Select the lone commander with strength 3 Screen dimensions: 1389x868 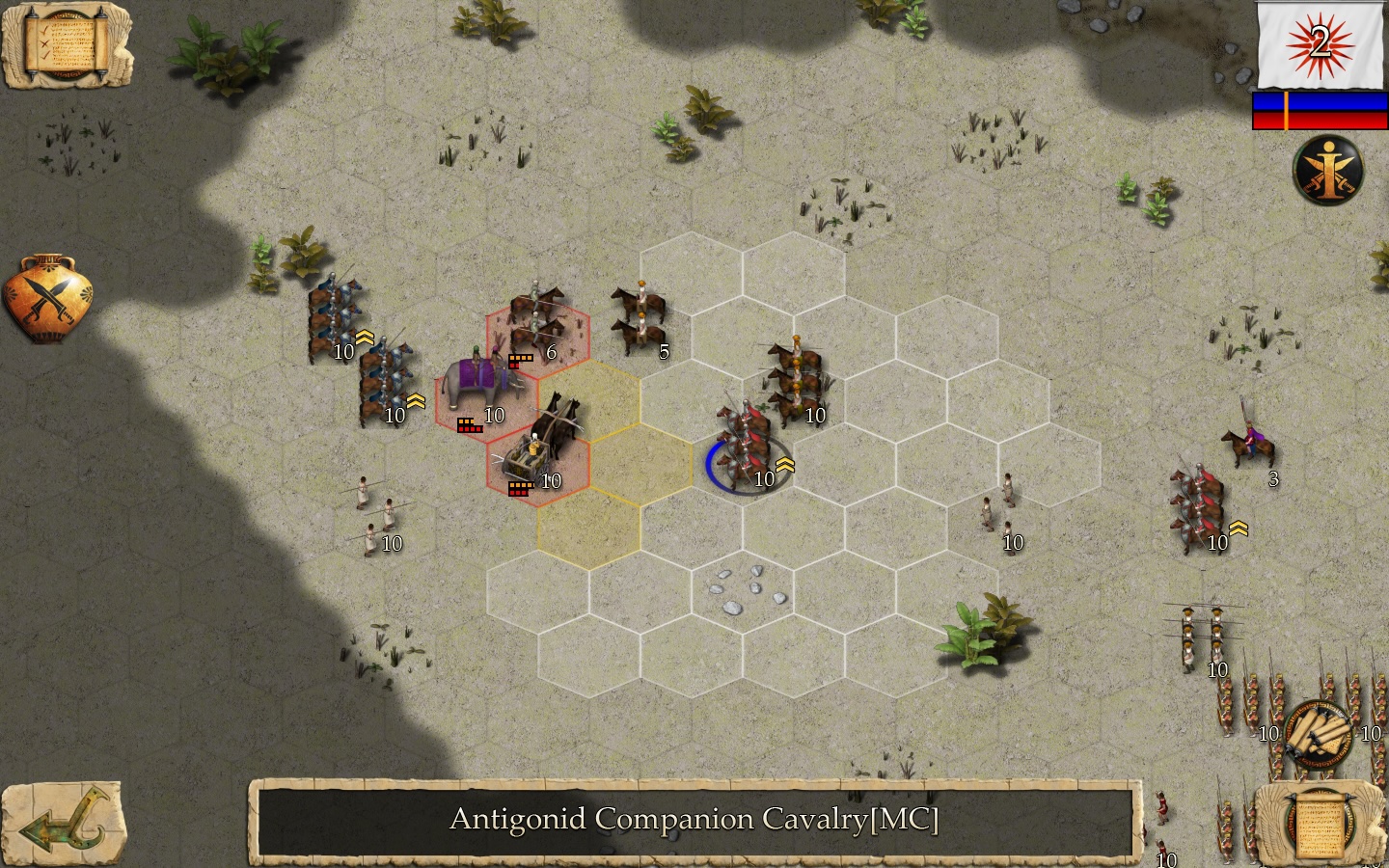[1251, 446]
